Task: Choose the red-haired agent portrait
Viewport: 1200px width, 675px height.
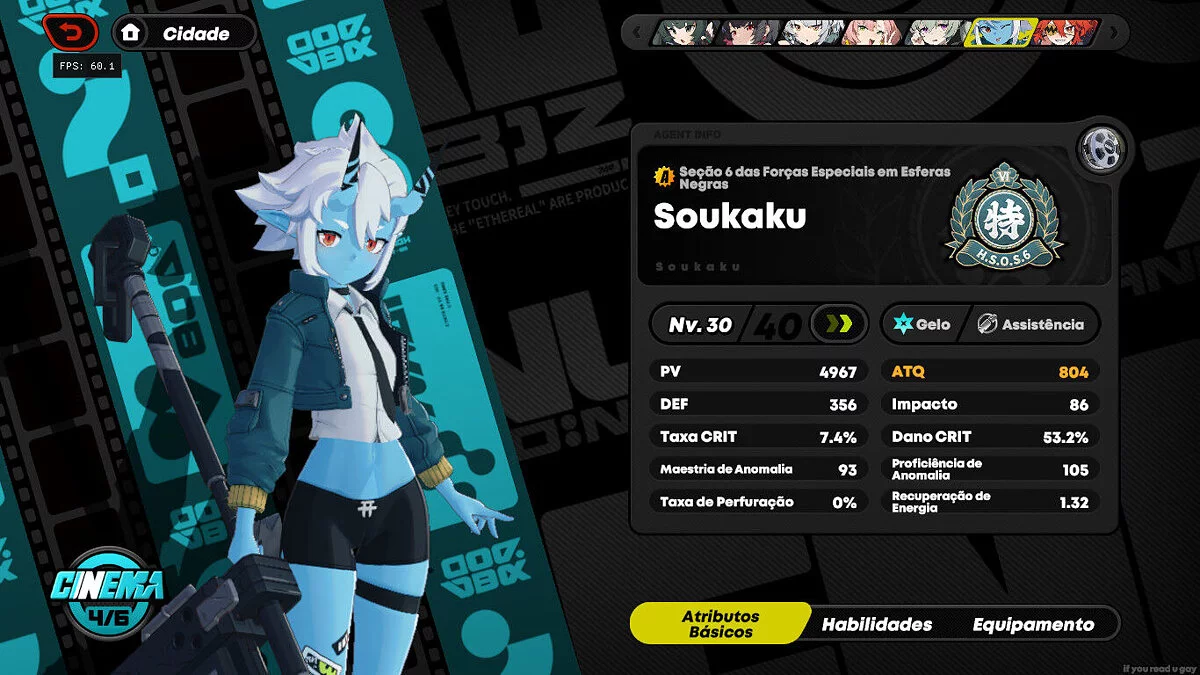Action: click(x=1064, y=33)
